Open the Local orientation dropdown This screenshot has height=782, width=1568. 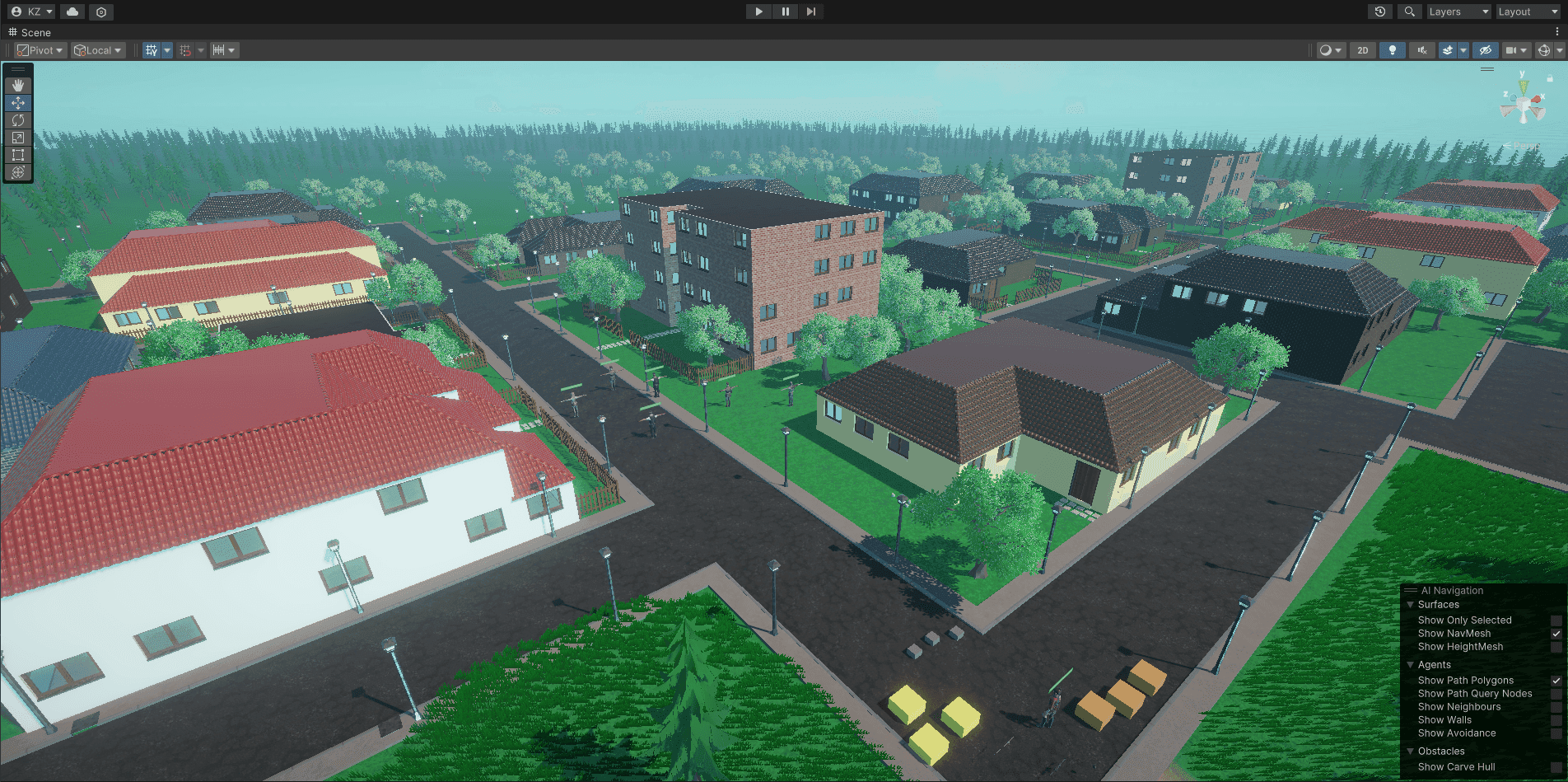[97, 50]
